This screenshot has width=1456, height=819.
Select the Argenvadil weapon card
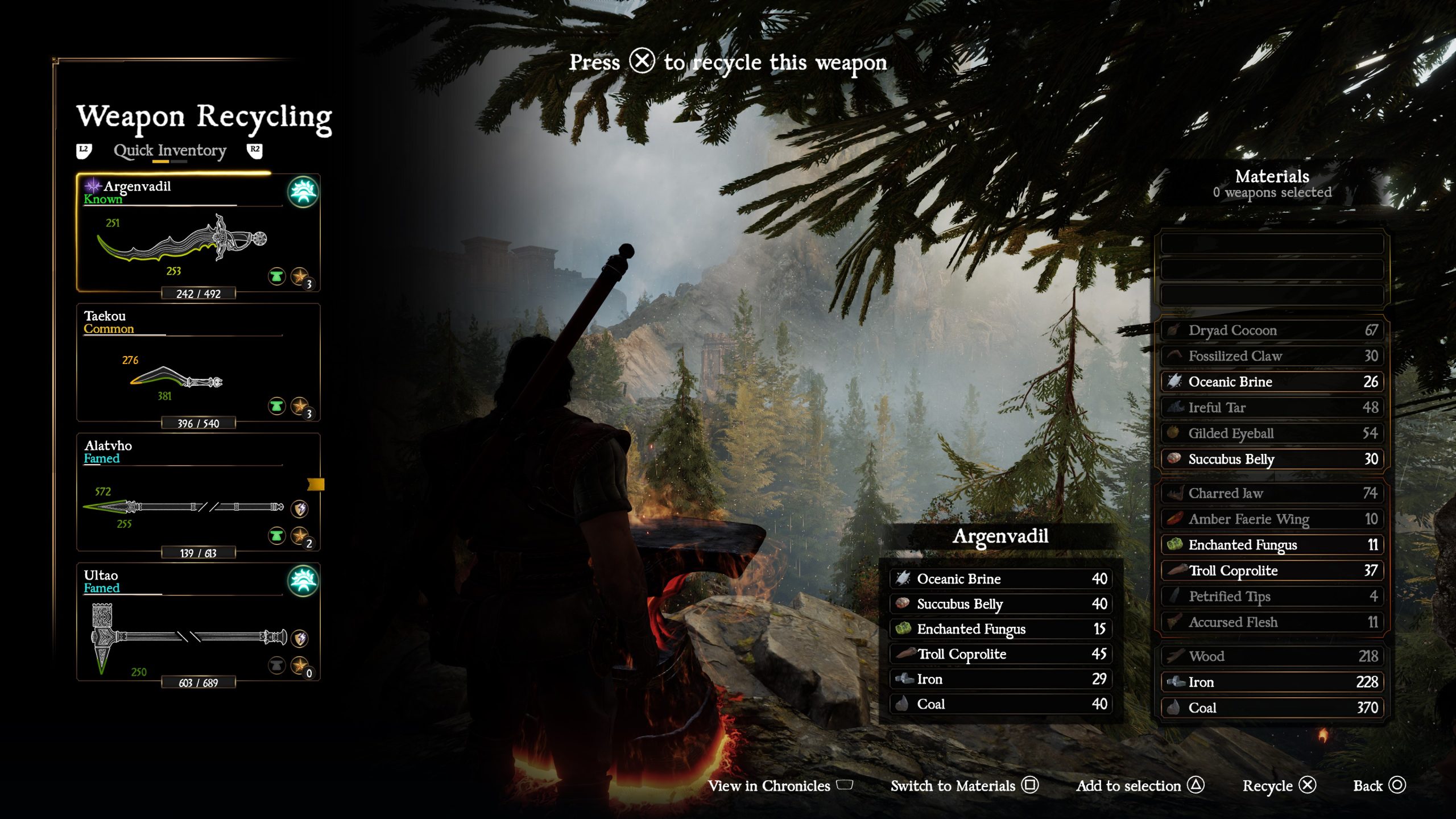198,233
